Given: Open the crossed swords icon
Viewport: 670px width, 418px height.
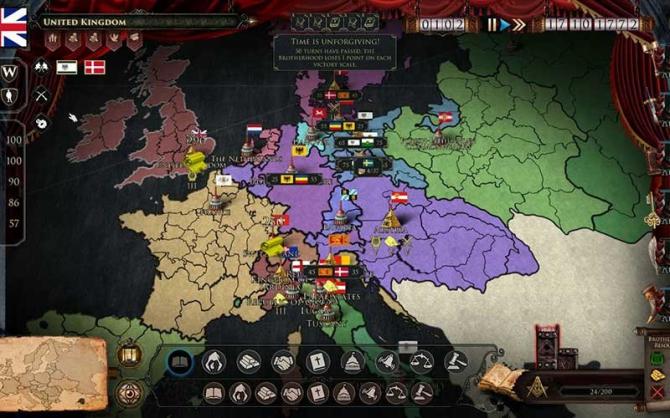Looking at the screenshot, I should click(42, 95).
